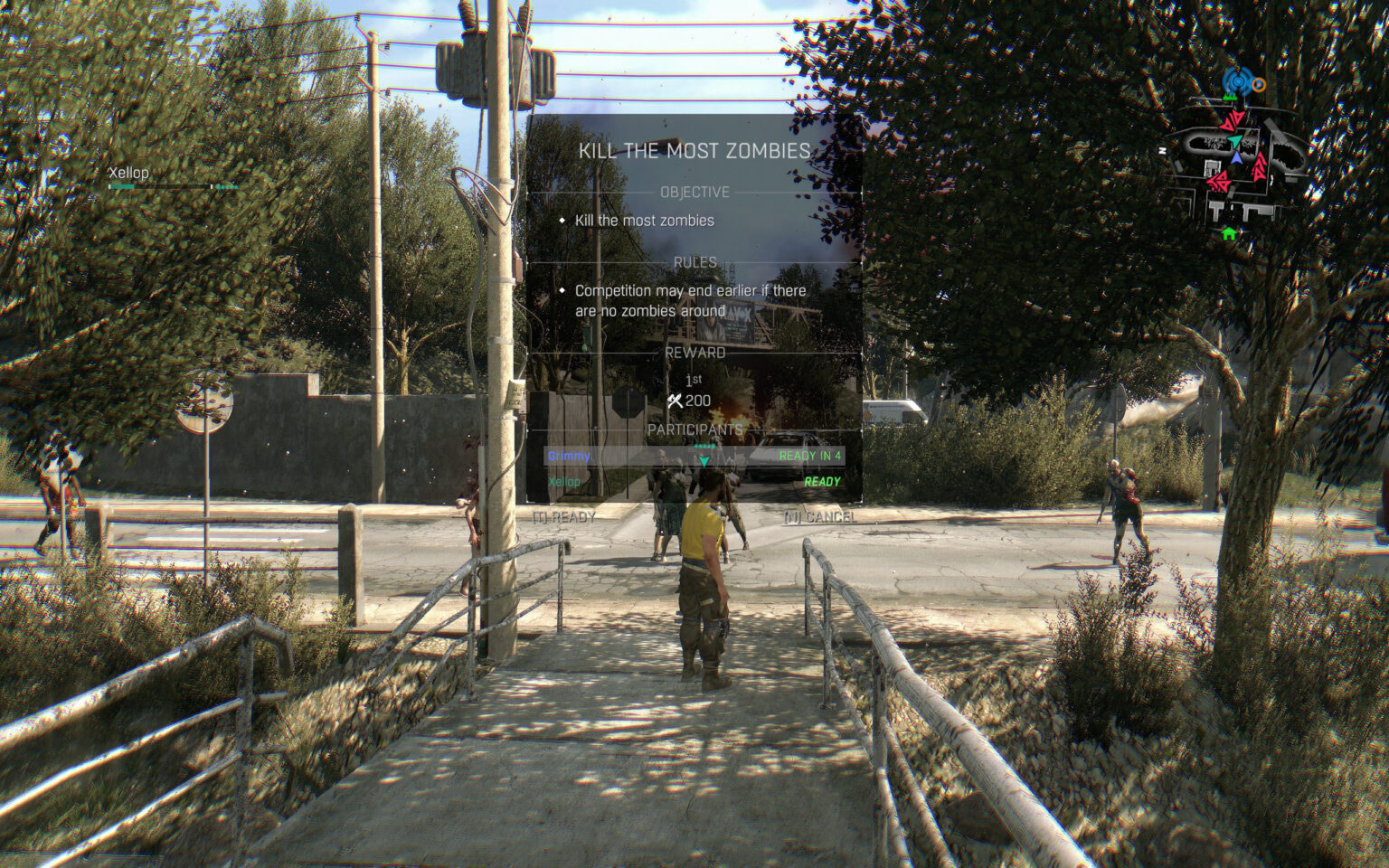Viewport: 1389px width, 868px height.
Task: Click Grimmy's READY IN 4 countdown
Action: (811, 458)
